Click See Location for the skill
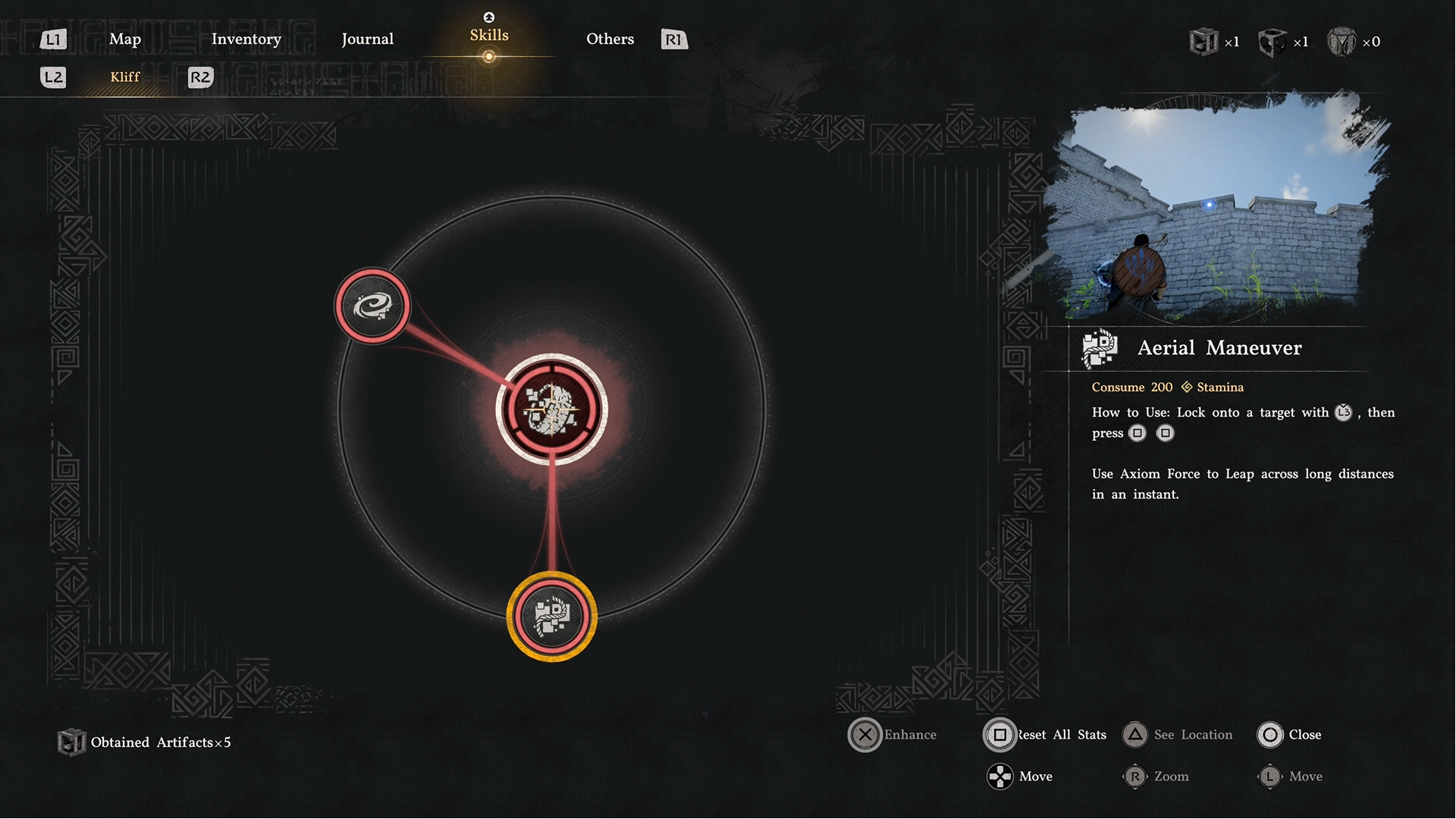Viewport: 1456px width, 819px height. [x=1178, y=735]
